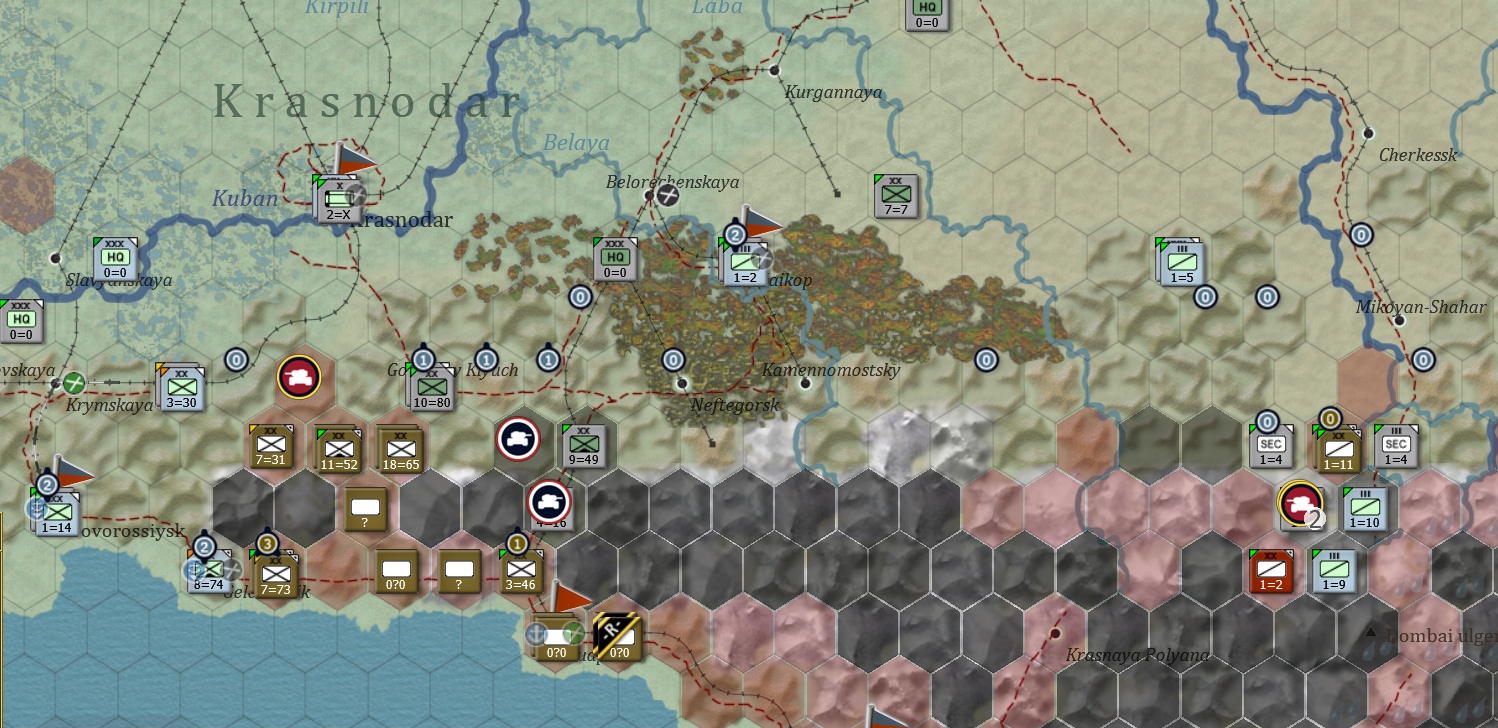1498x728 pixels.
Task: Click the mine resource icon at Belorechenskaya
Action: point(667,196)
